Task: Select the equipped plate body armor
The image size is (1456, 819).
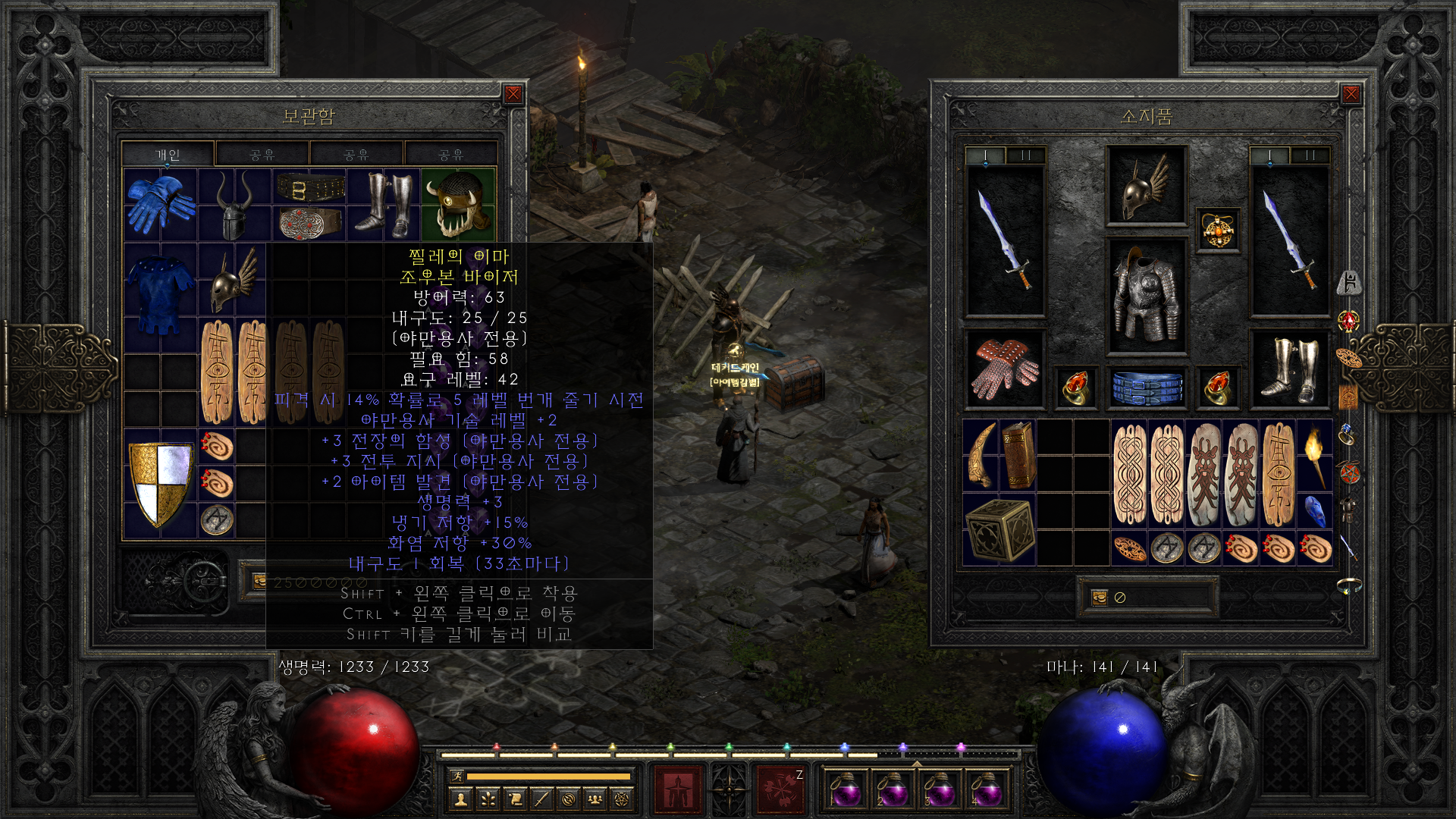Action: [1146, 296]
